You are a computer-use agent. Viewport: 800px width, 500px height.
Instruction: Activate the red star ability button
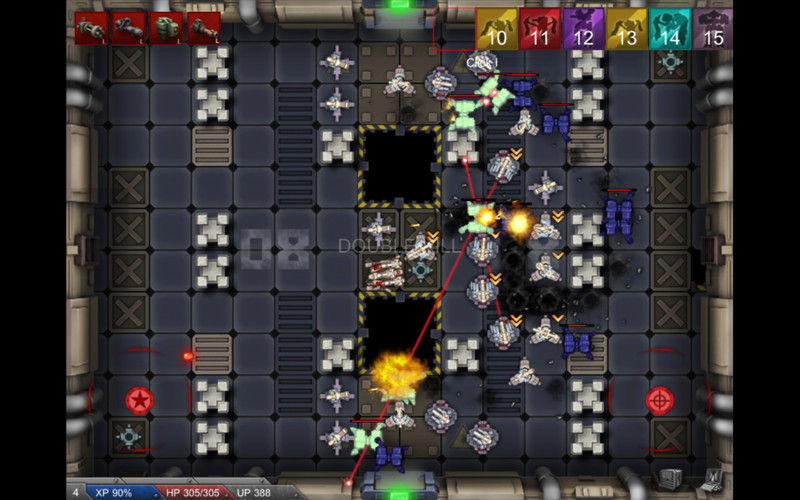[x=140, y=401]
